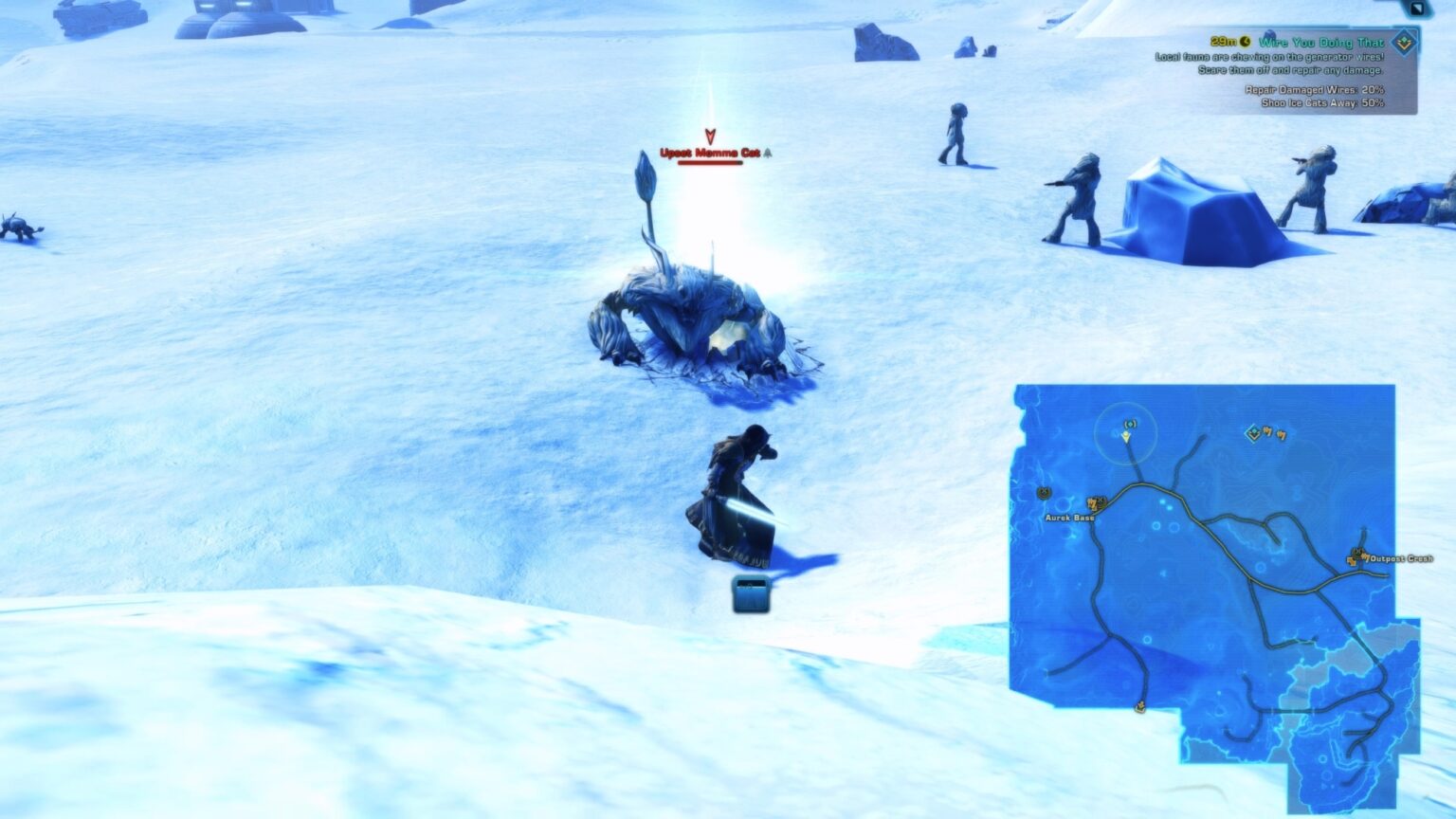
Task: Click the yellow player arrow on the map
Action: 1126,438
